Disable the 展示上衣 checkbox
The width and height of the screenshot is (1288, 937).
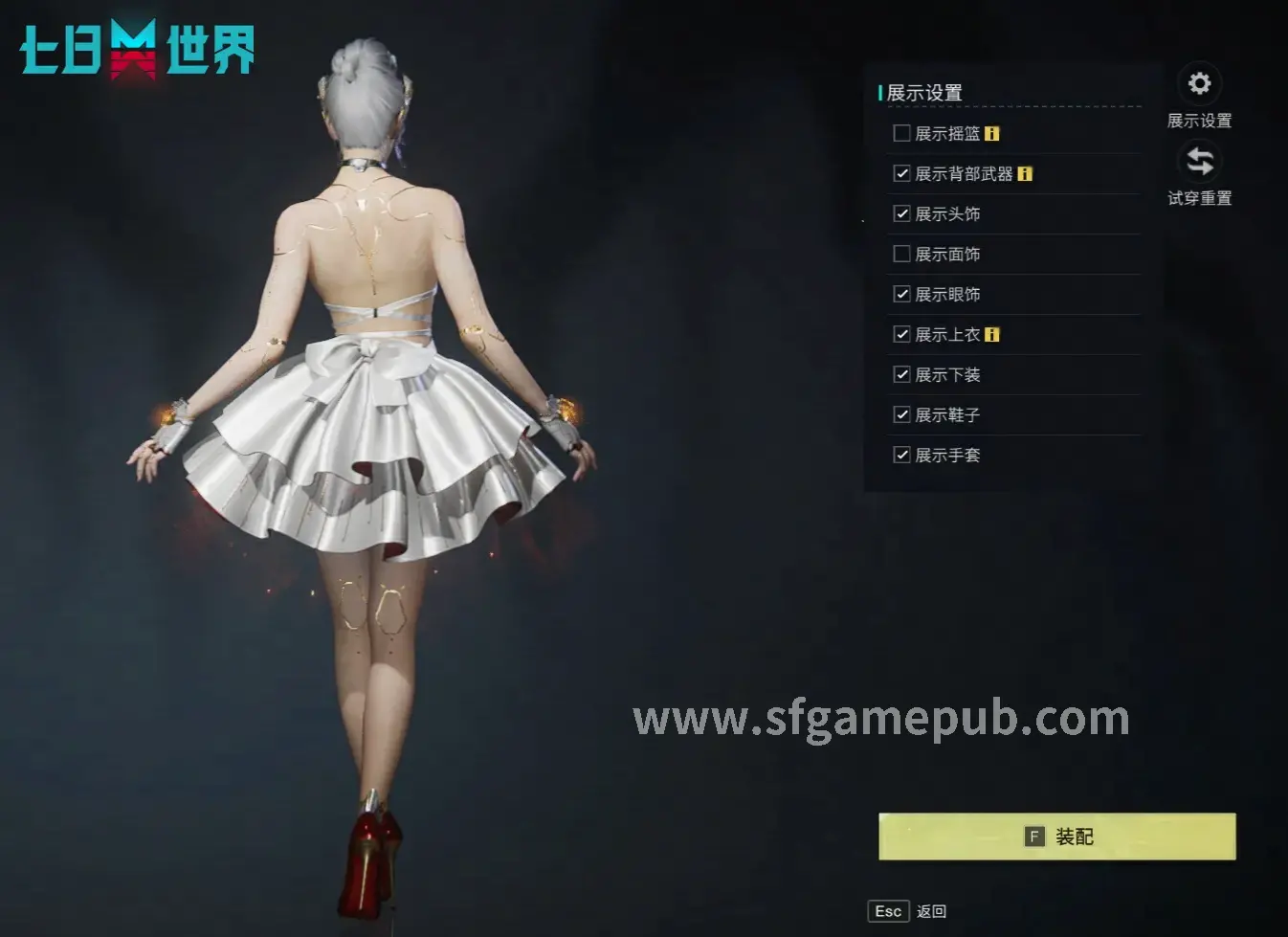pos(901,334)
